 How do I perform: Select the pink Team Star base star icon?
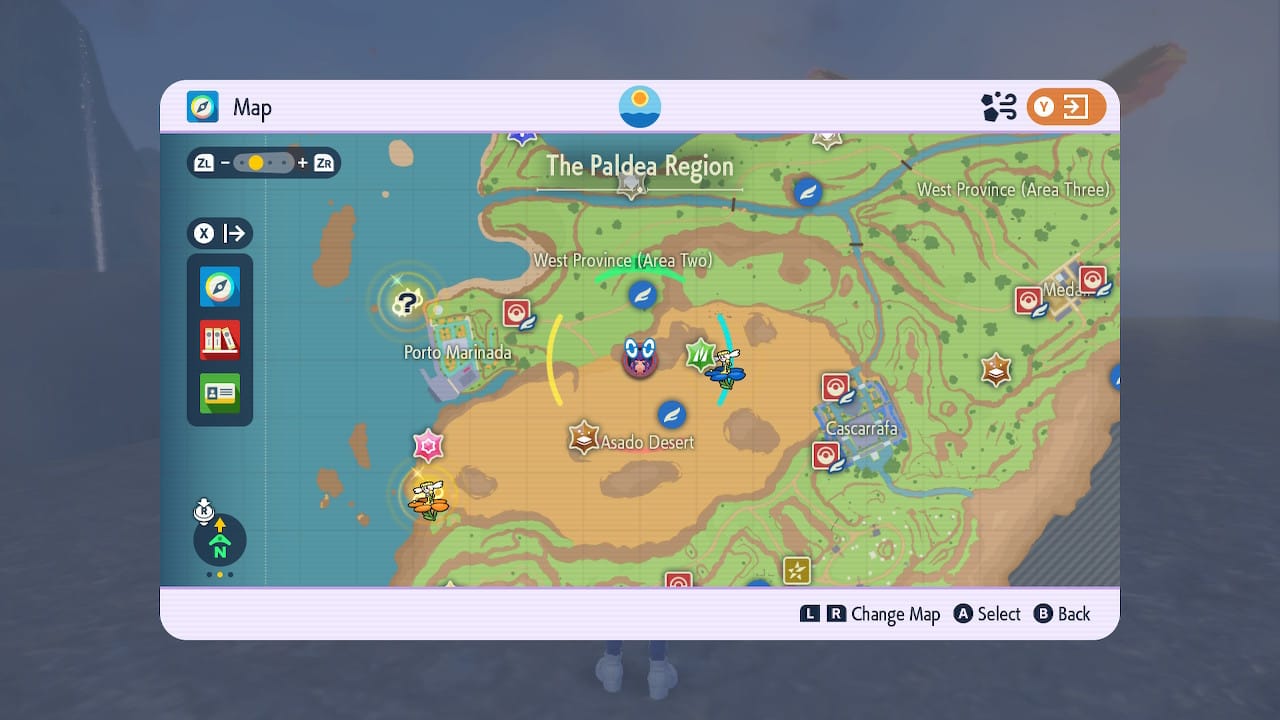click(427, 446)
